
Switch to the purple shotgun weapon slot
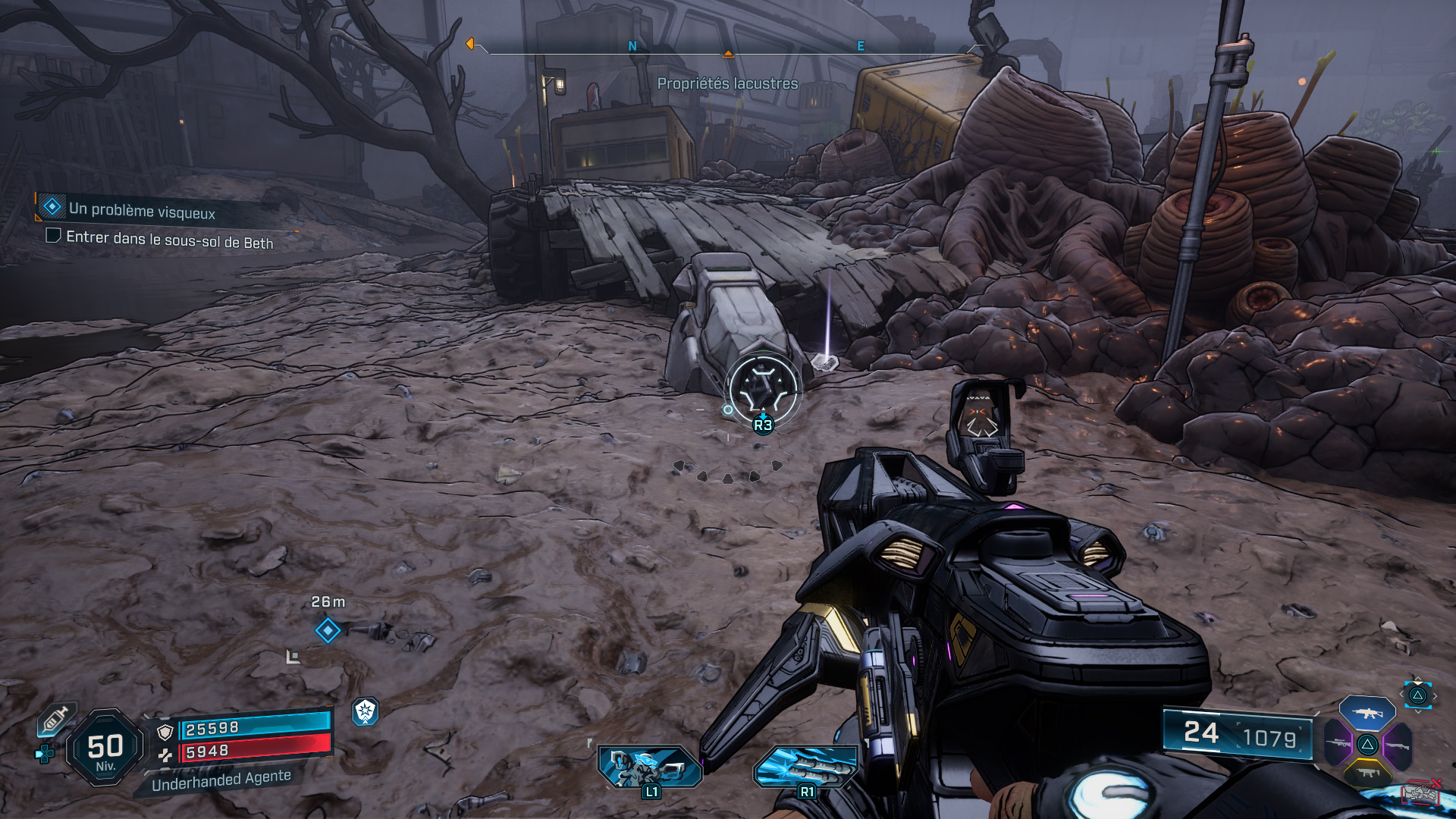point(1397,745)
